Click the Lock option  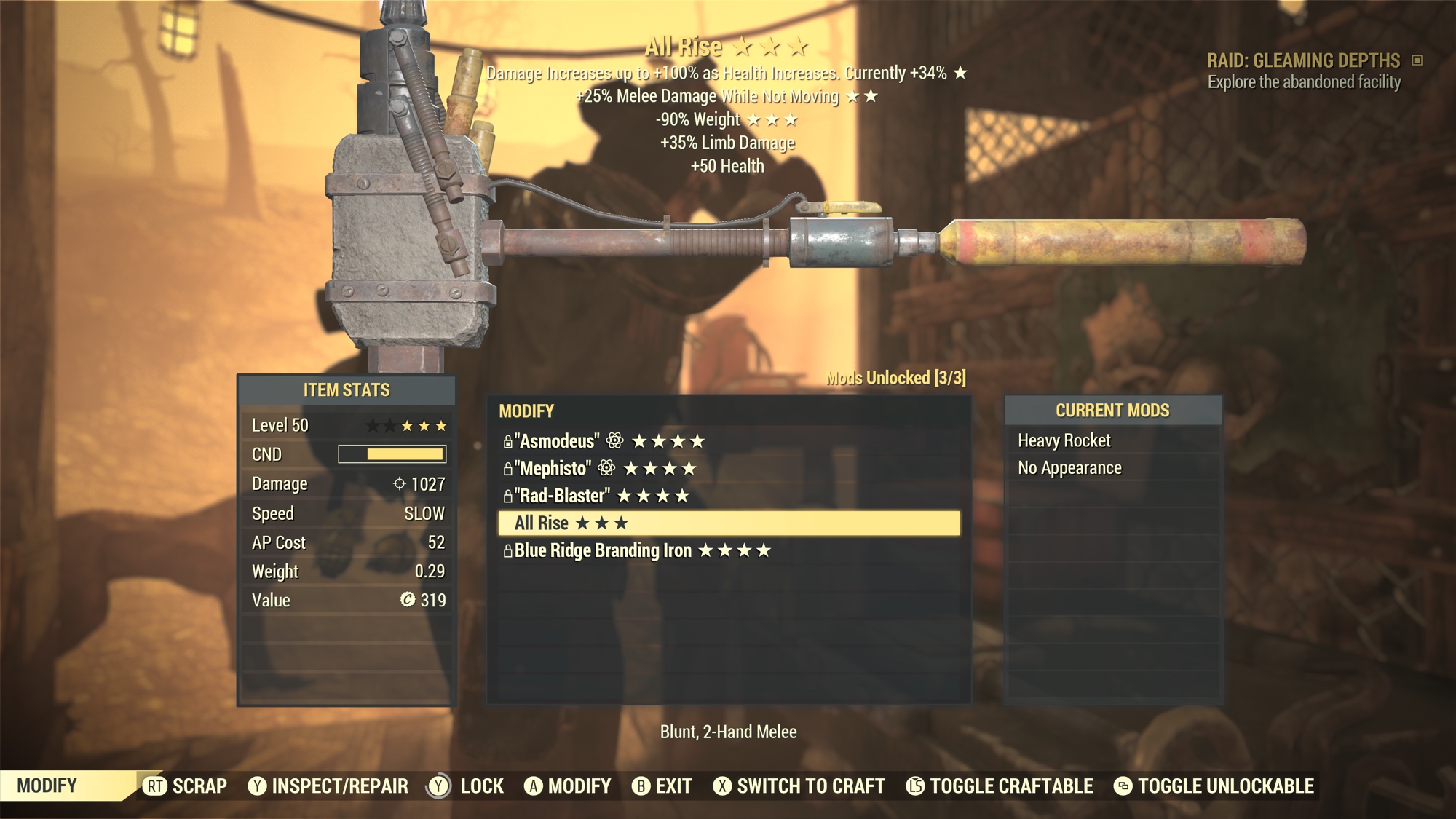click(466, 786)
